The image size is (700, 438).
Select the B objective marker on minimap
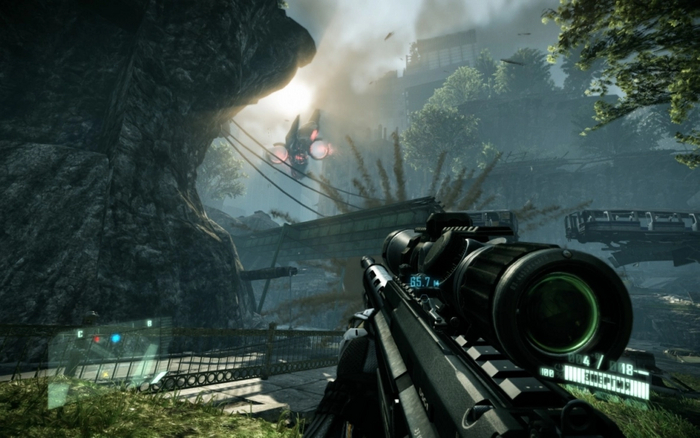click(150, 323)
